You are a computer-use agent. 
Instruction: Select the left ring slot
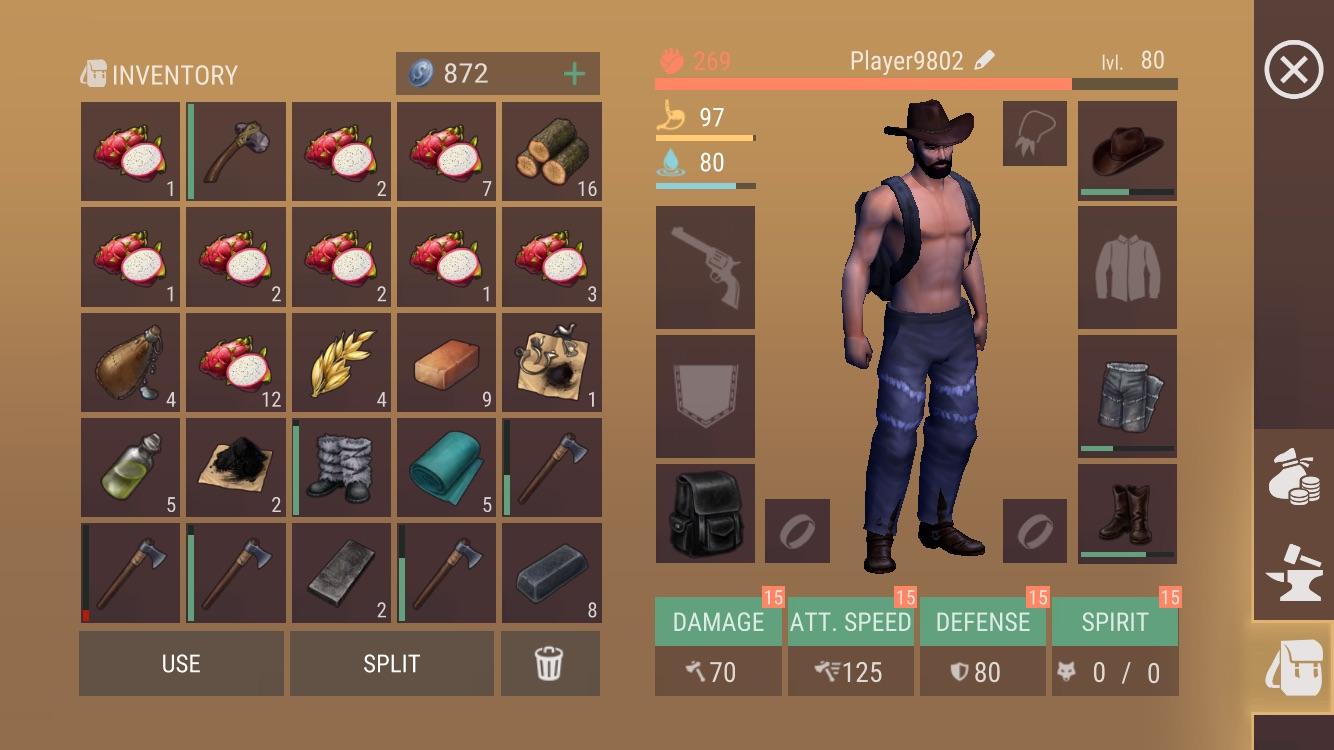(797, 530)
